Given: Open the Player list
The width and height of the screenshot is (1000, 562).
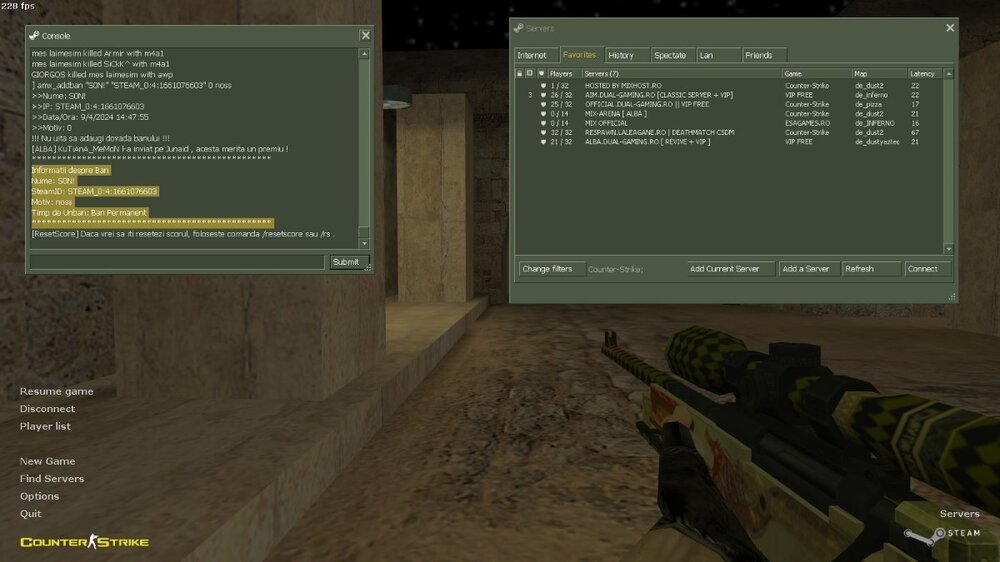Looking at the screenshot, I should (45, 426).
